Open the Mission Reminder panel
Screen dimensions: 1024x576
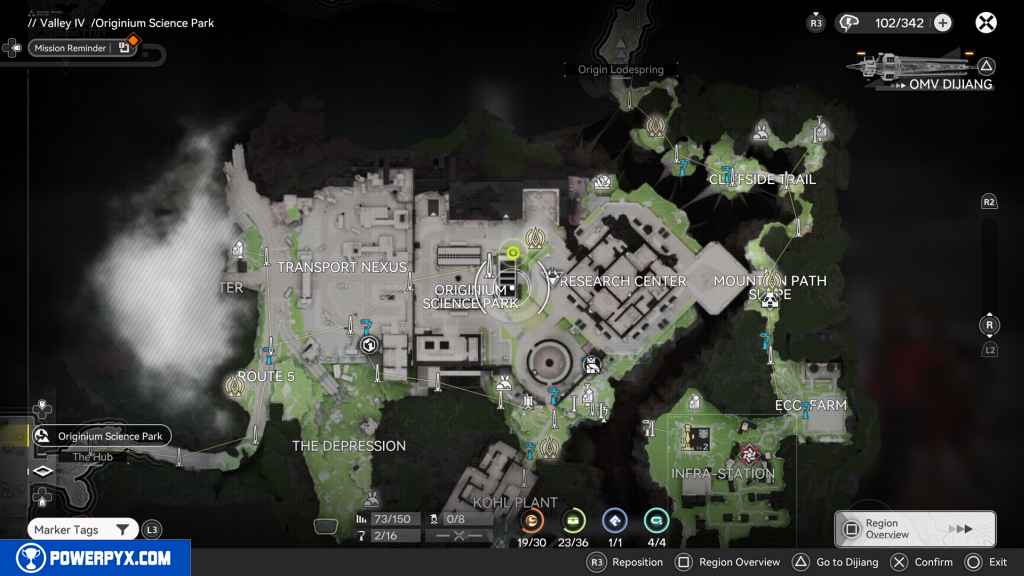point(82,48)
